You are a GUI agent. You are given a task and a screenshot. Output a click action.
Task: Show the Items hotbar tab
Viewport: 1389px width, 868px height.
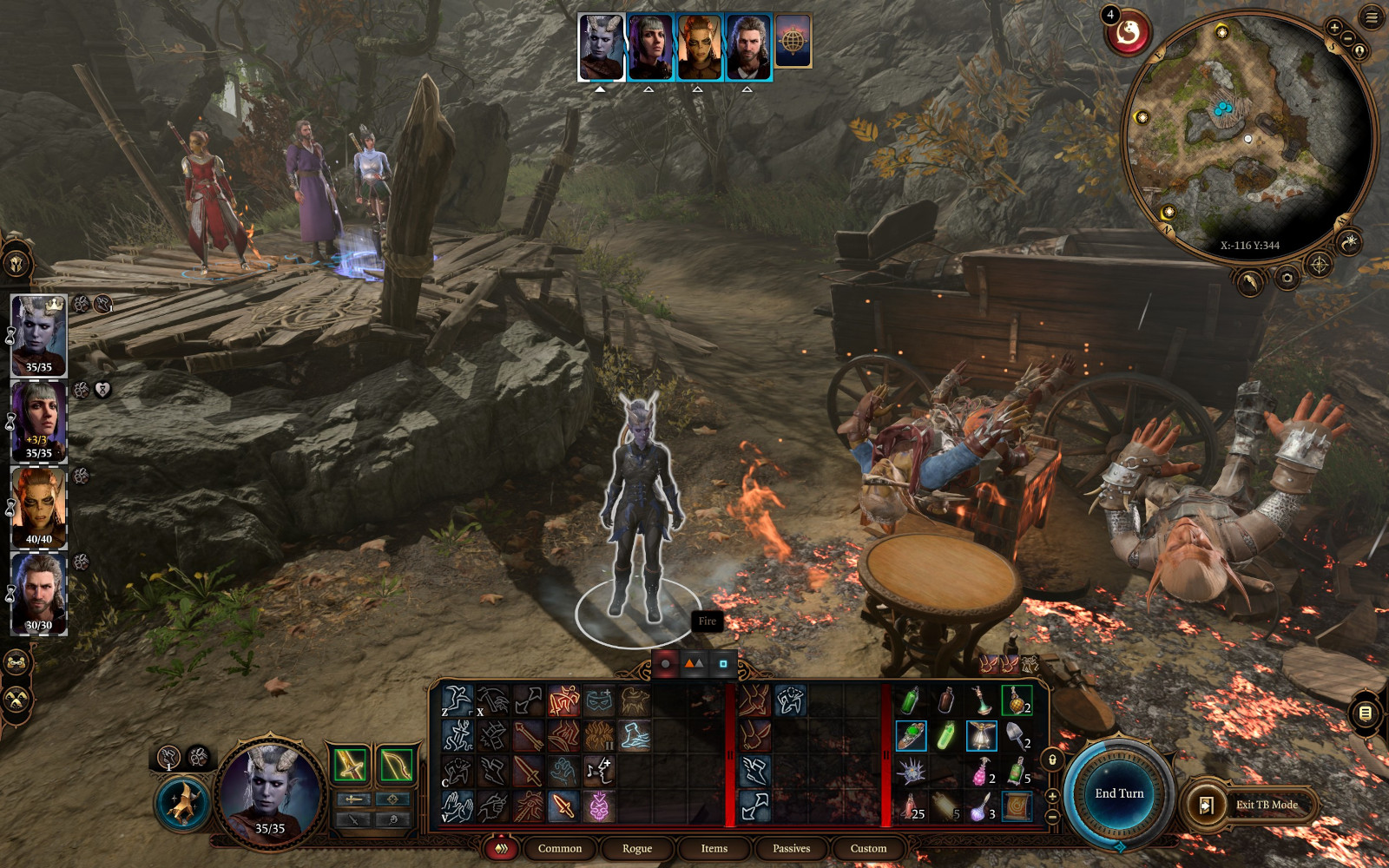(x=714, y=848)
